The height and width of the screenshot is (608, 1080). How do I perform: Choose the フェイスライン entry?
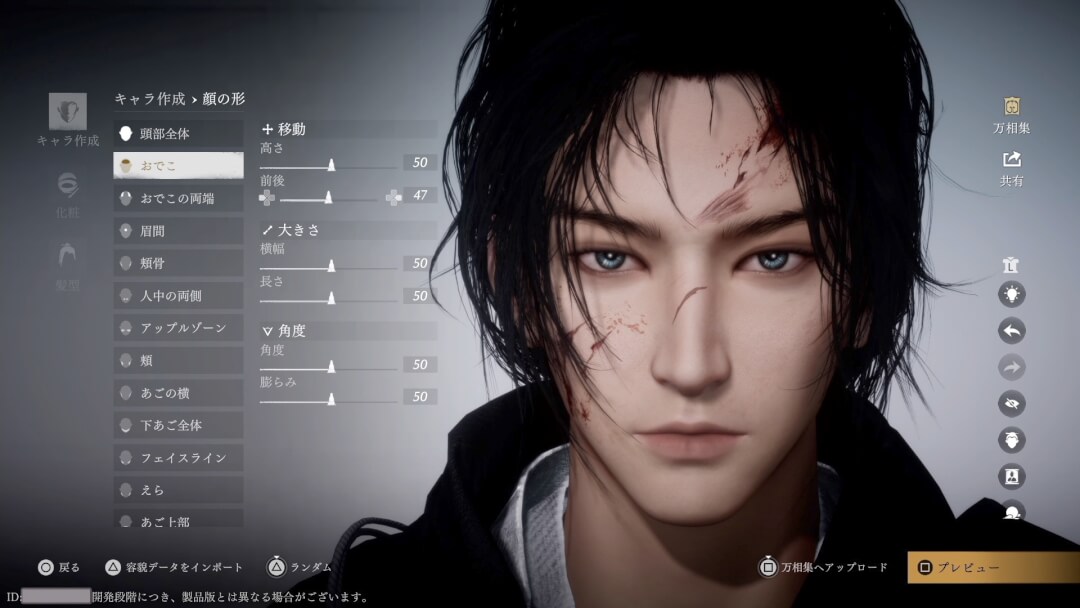point(178,458)
